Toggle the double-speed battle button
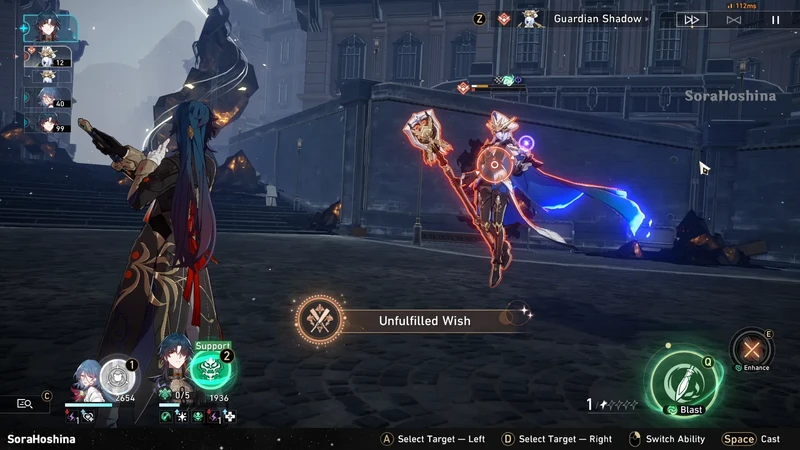The height and width of the screenshot is (450, 800). [691, 19]
